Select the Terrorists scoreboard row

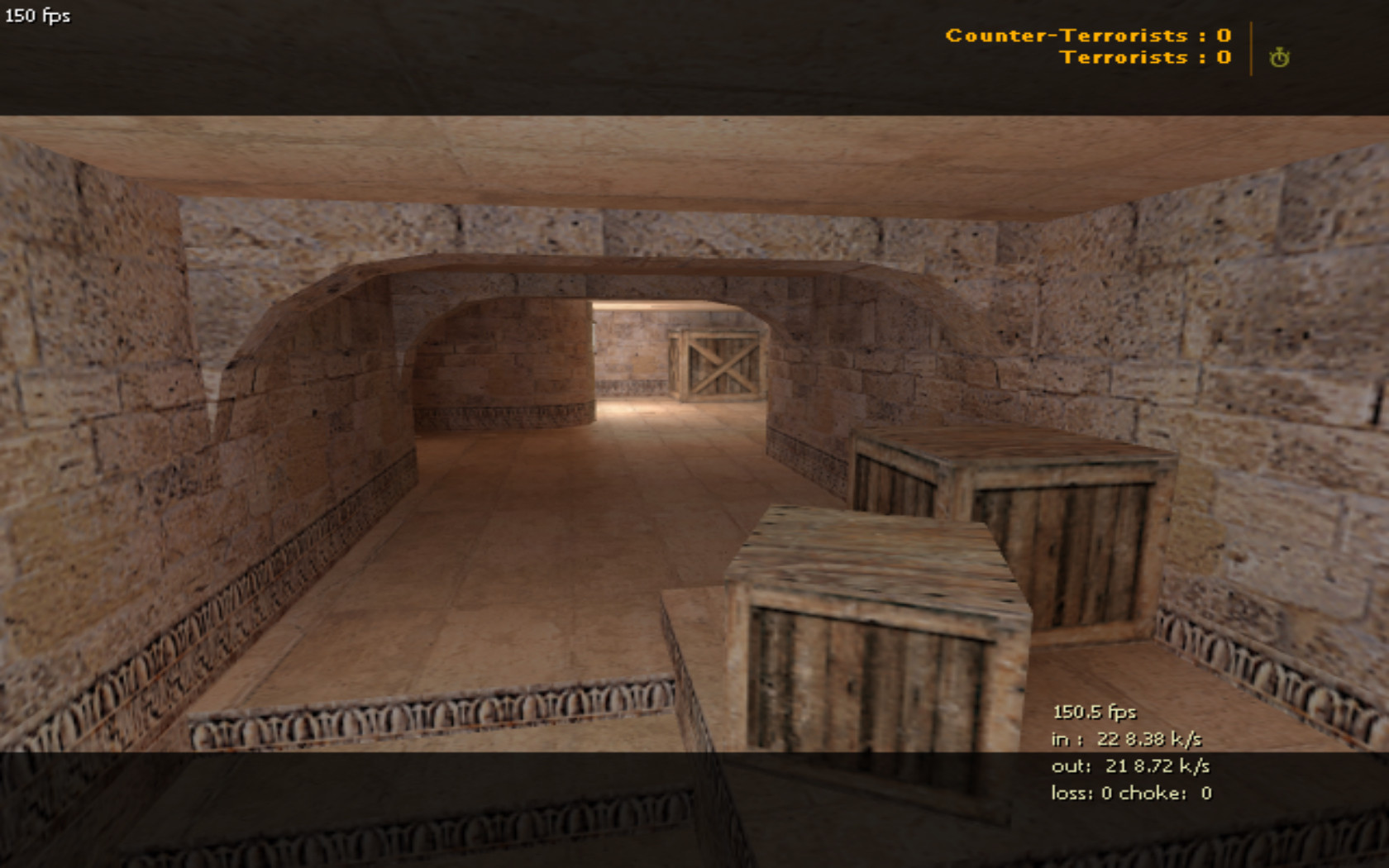coord(1147,57)
